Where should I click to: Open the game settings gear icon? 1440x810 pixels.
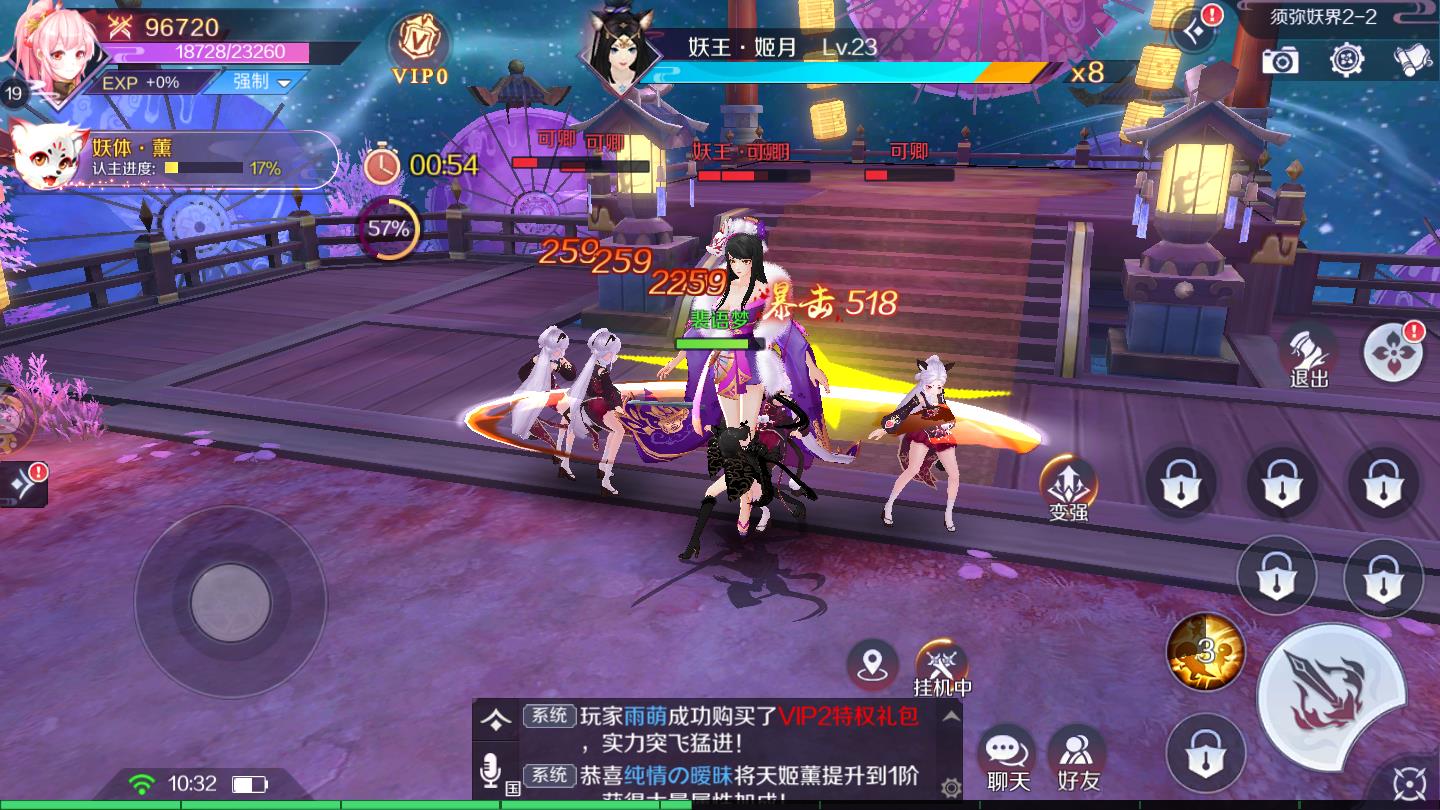point(1348,61)
